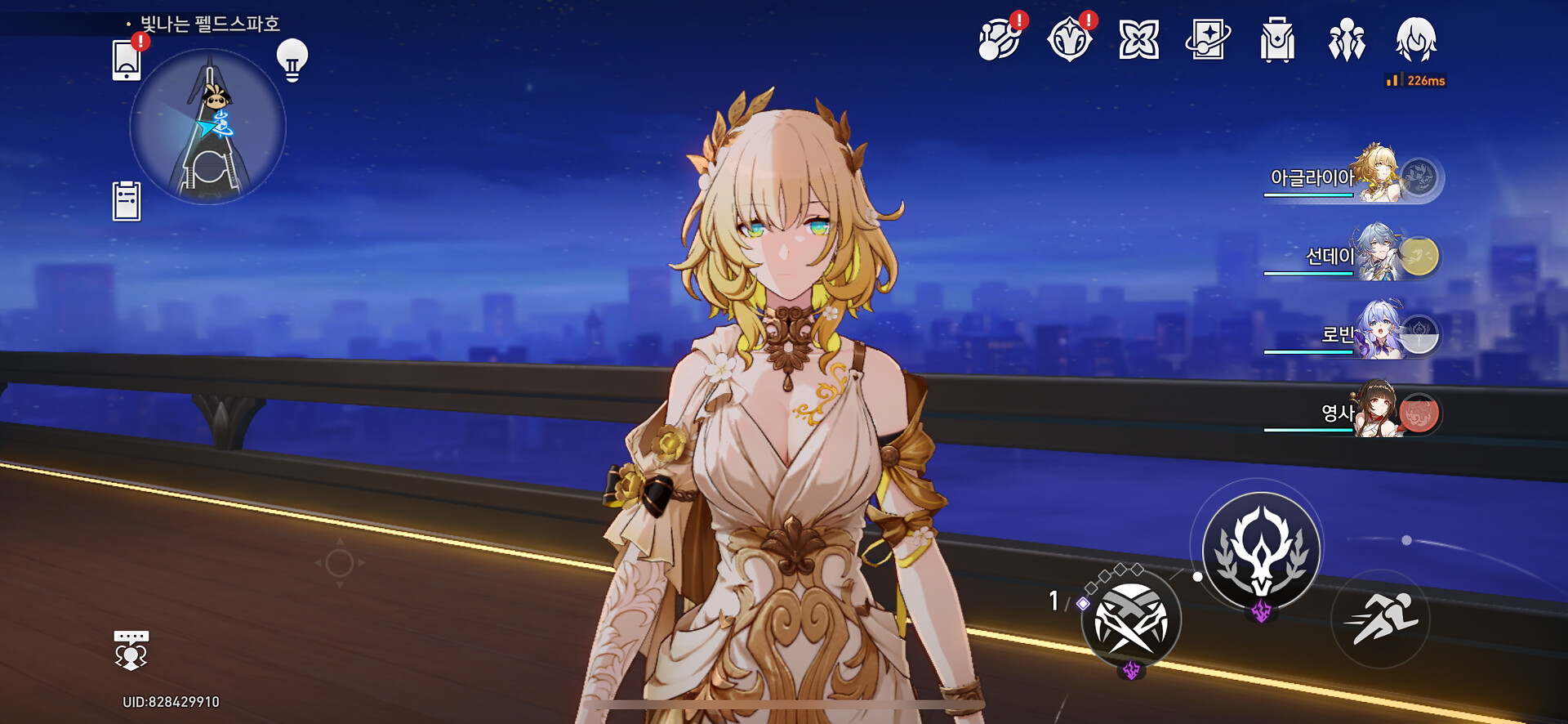Open the first top-bar icon with red alert
The width and height of the screenshot is (1568, 724).
click(1000, 40)
